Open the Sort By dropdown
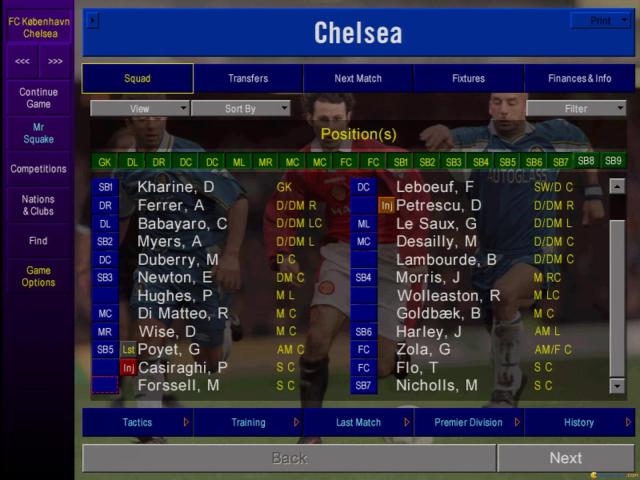The width and height of the screenshot is (640, 480). tap(240, 108)
